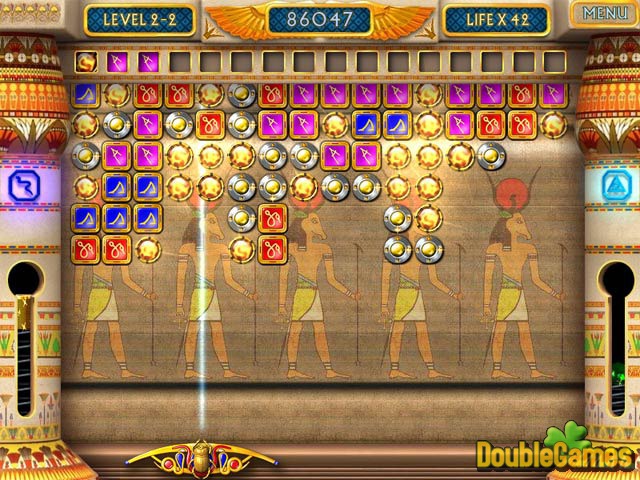Open the DoubleGames logo link
640x480 pixels.
click(x=555, y=451)
